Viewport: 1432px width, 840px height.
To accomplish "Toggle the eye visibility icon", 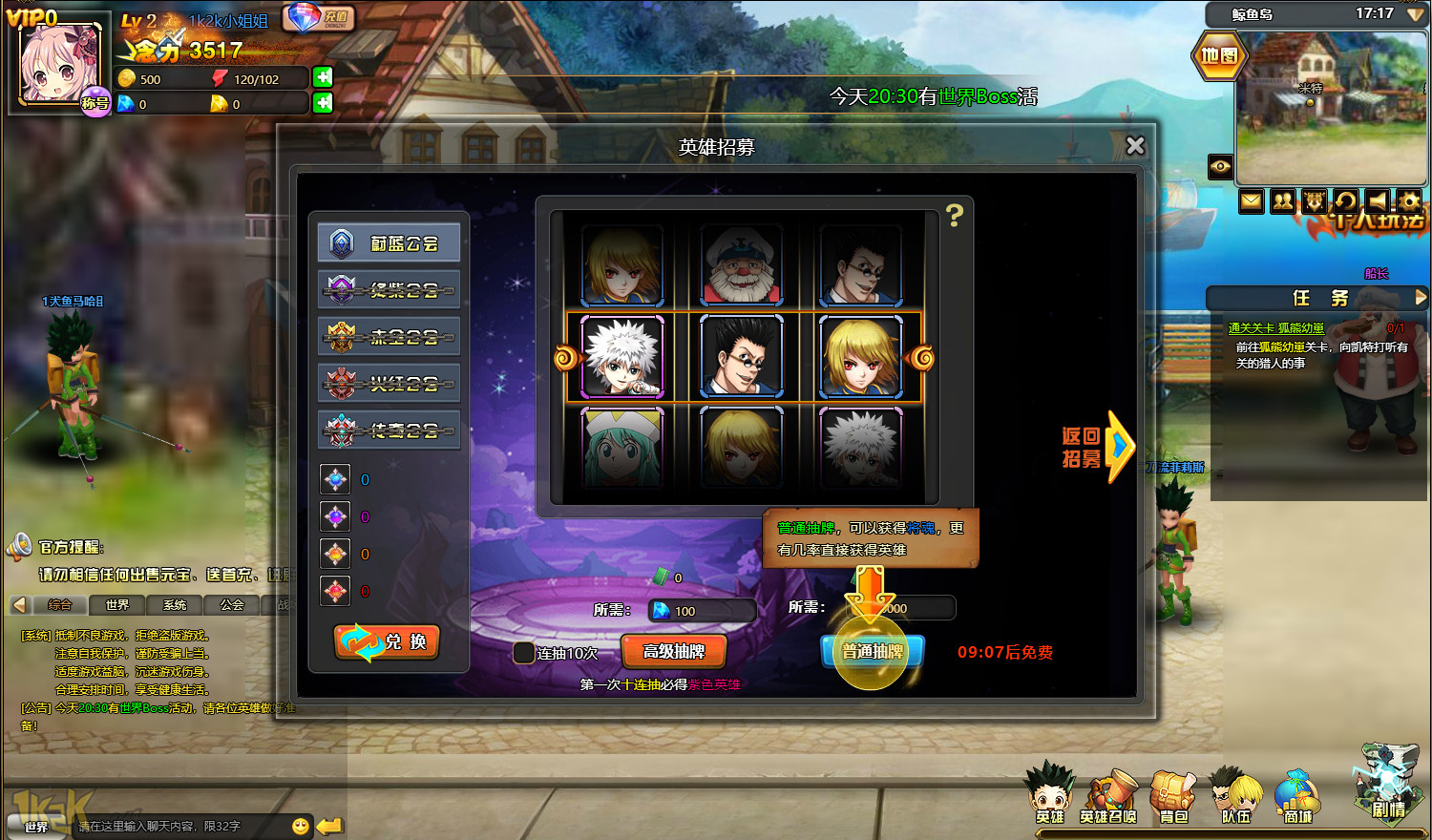I will pos(1220,167).
